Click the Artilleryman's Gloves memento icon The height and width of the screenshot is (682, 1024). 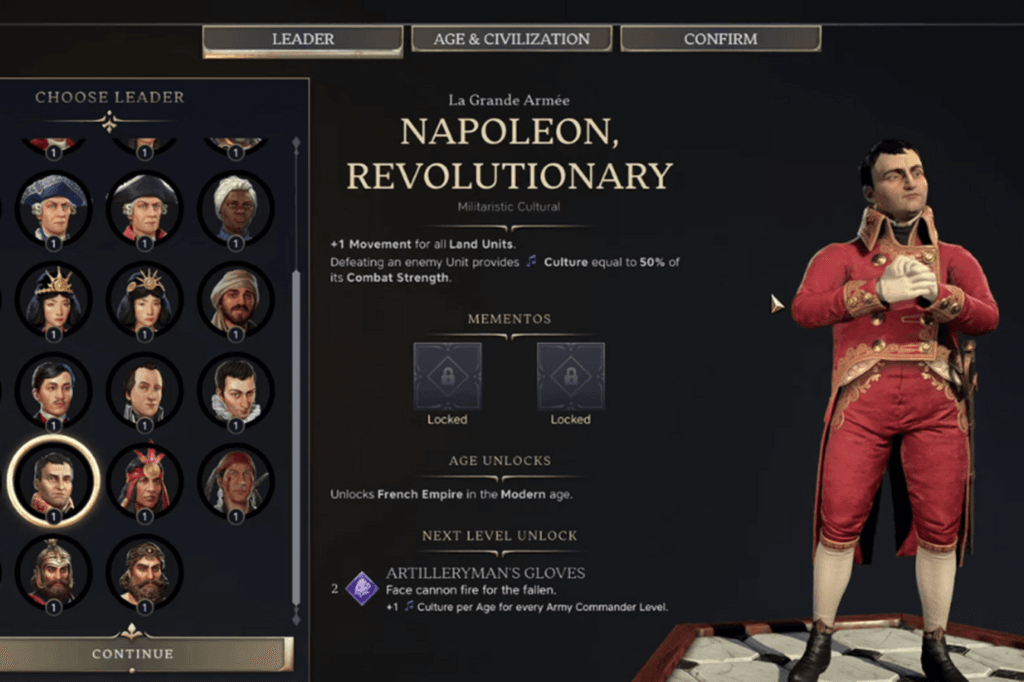pyautogui.click(x=362, y=588)
